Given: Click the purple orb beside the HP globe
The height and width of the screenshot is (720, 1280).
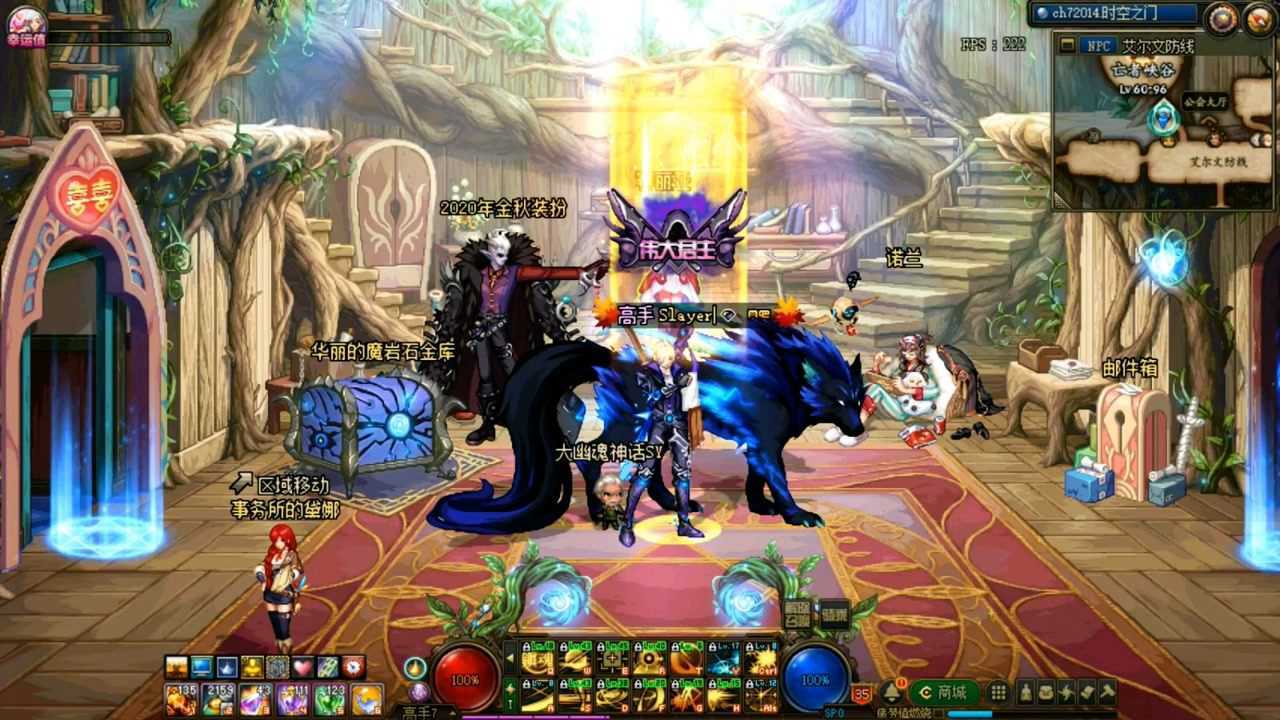Looking at the screenshot, I should point(419,691).
